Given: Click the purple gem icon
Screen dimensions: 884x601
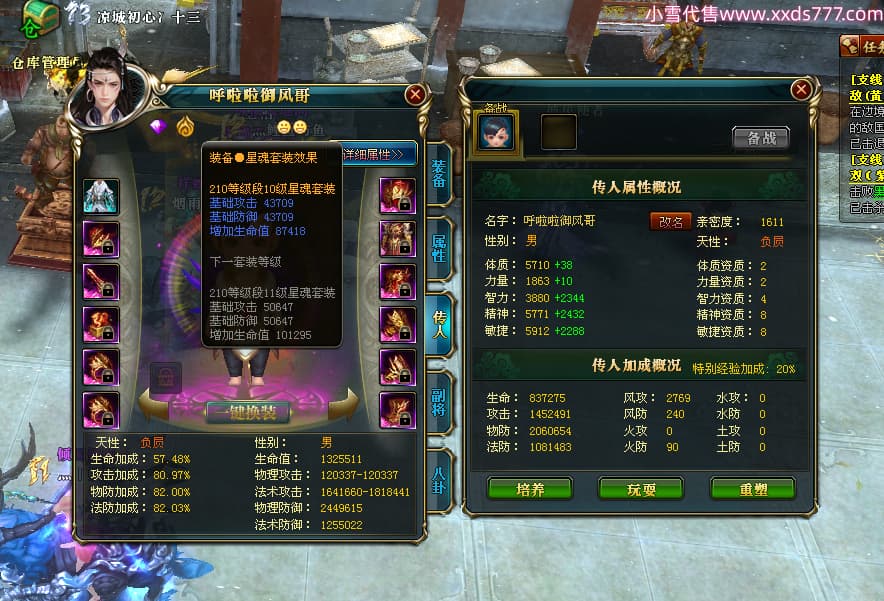Looking at the screenshot, I should click(x=158, y=127).
